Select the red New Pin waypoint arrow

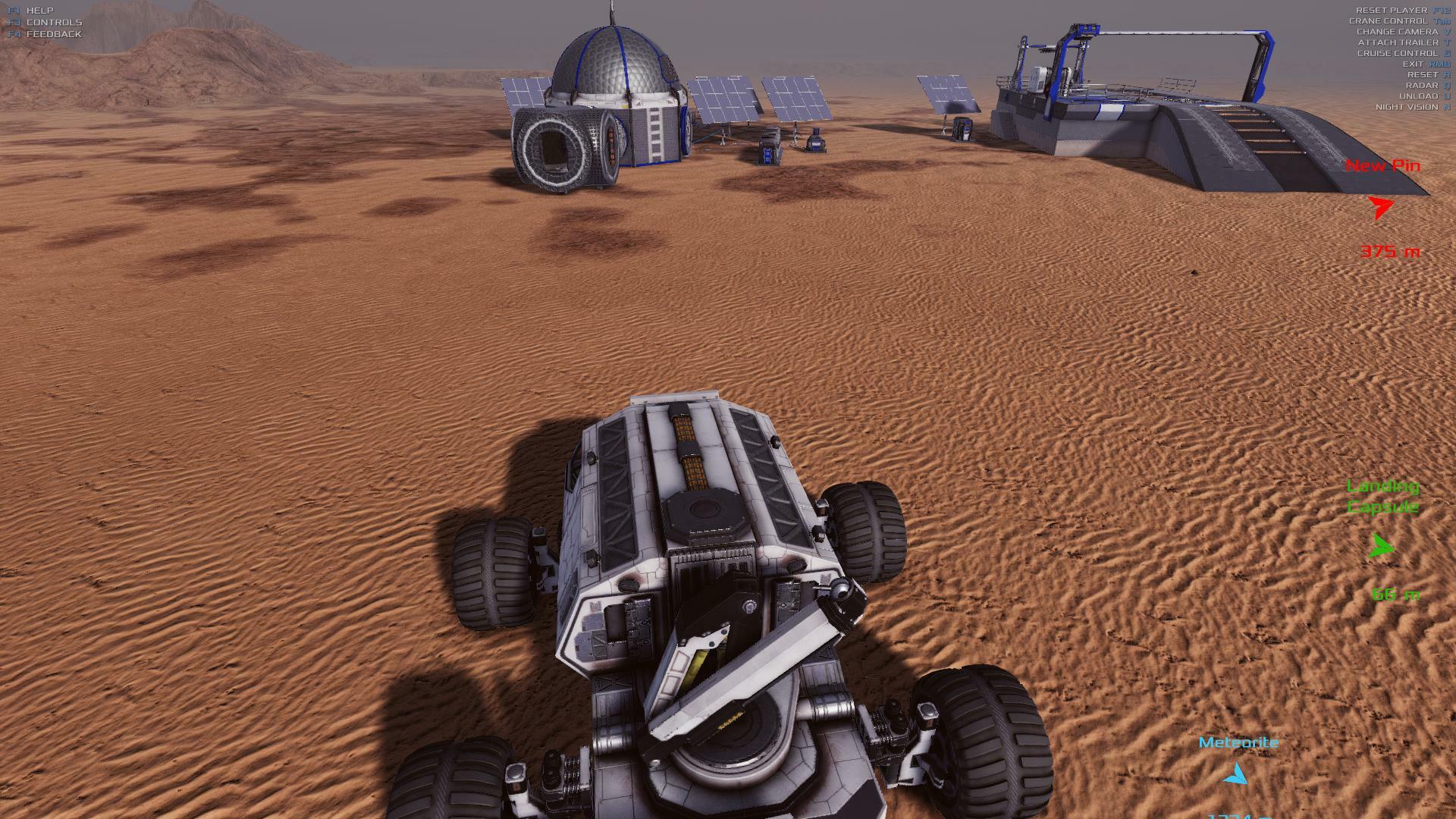pyautogui.click(x=1380, y=207)
